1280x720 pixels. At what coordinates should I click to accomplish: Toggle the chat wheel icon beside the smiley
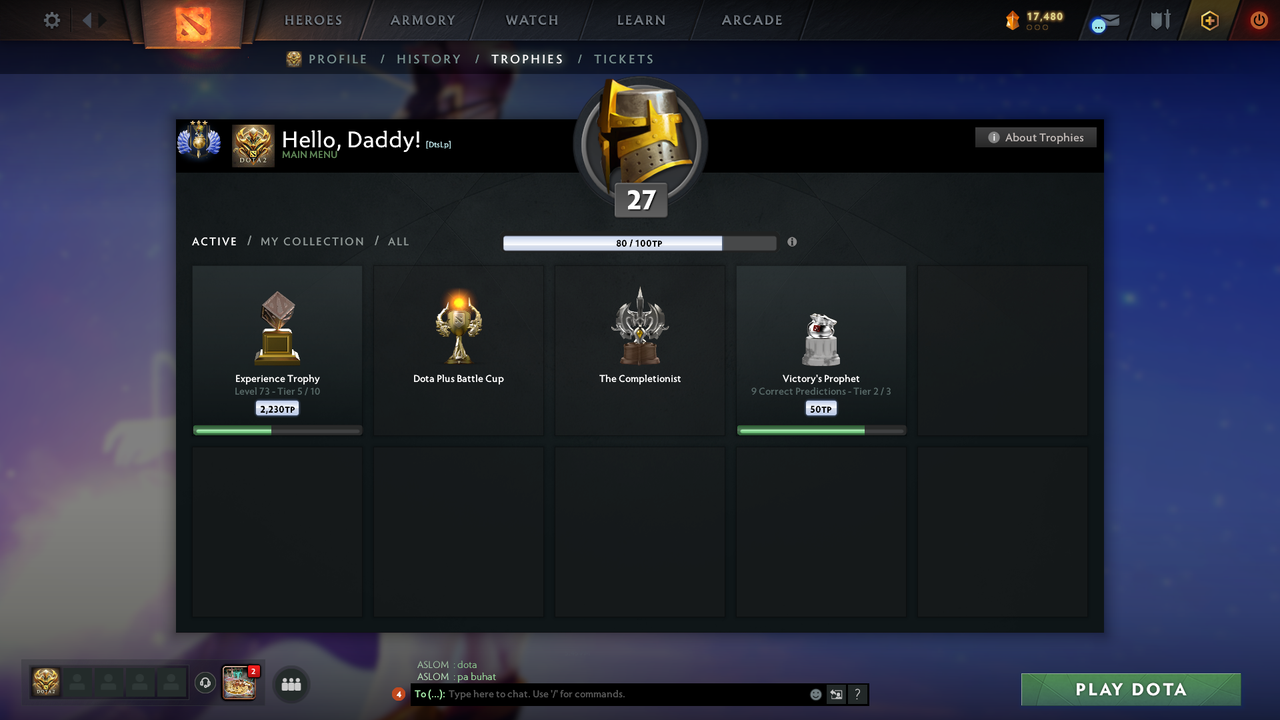835,693
